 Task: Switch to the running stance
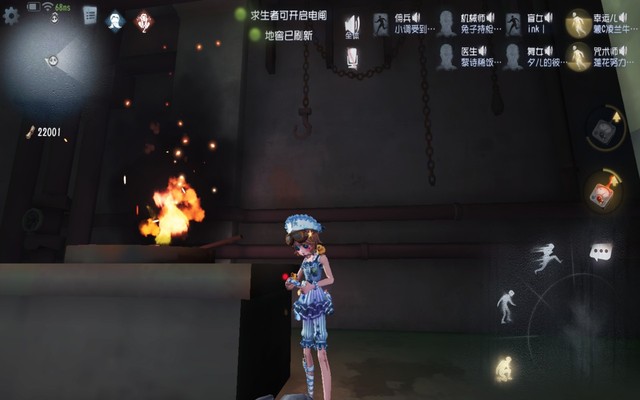[x=546, y=257]
